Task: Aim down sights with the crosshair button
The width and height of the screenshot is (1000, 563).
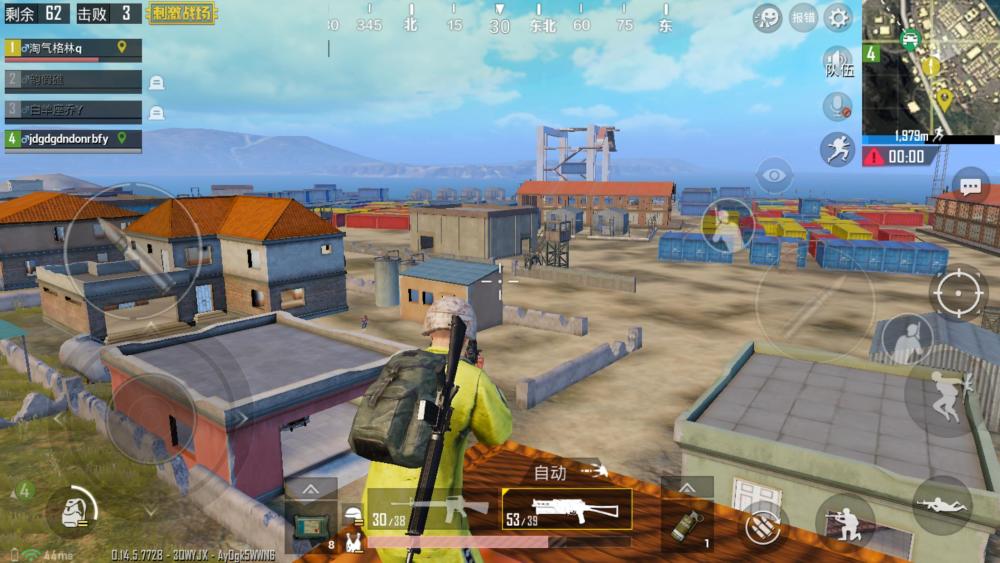Action: (x=958, y=292)
